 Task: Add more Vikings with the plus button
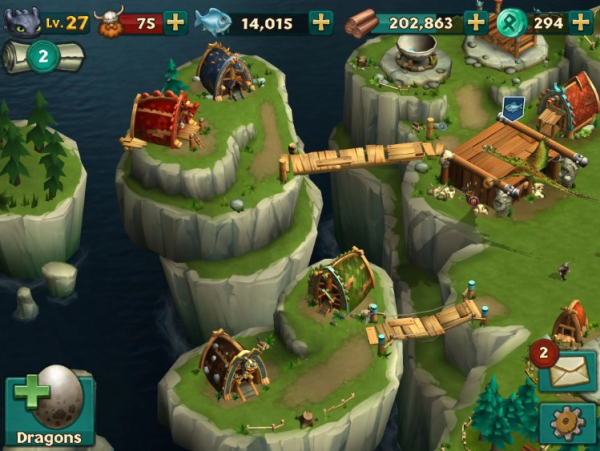[176, 22]
